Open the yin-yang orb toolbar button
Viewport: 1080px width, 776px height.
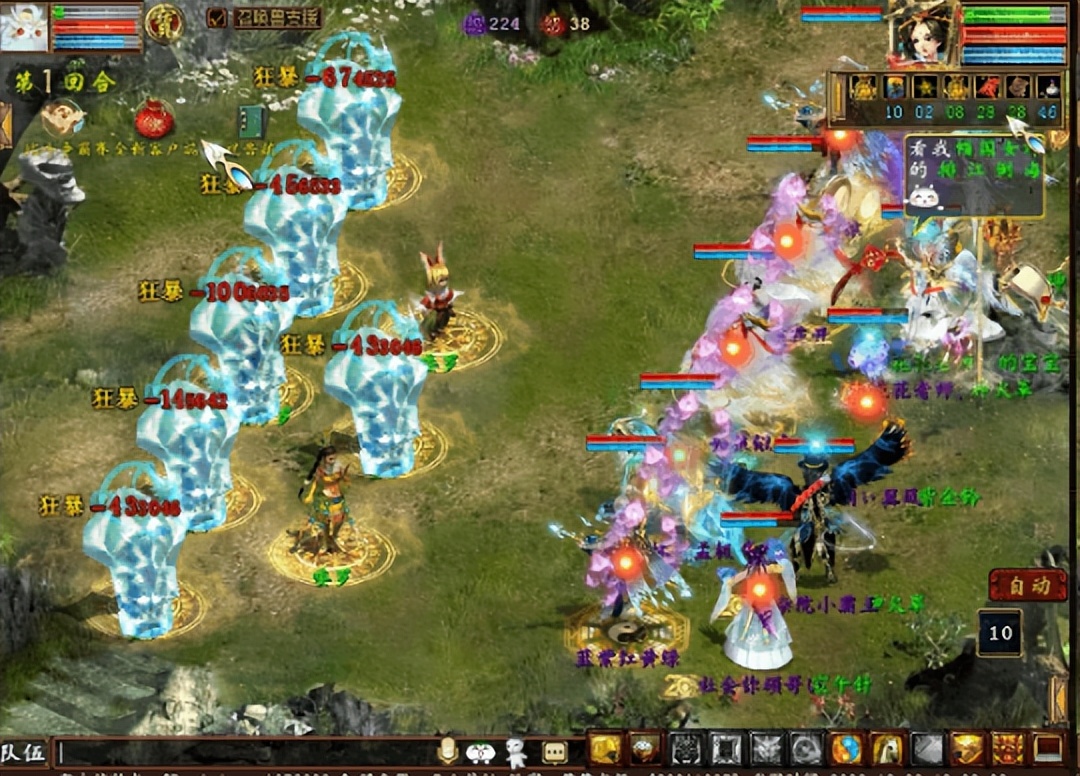(846, 748)
